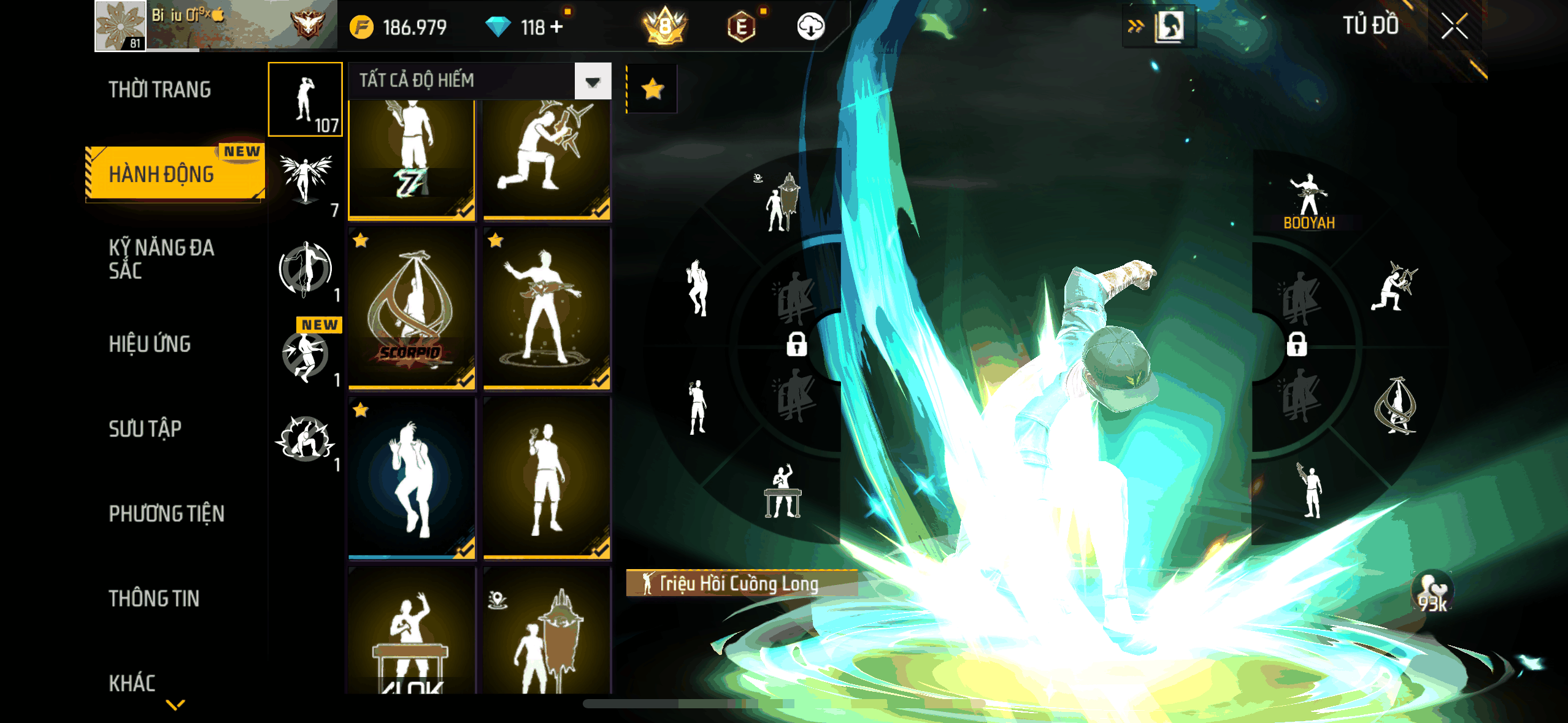Select the 107 emotes subcategory

pos(306,99)
